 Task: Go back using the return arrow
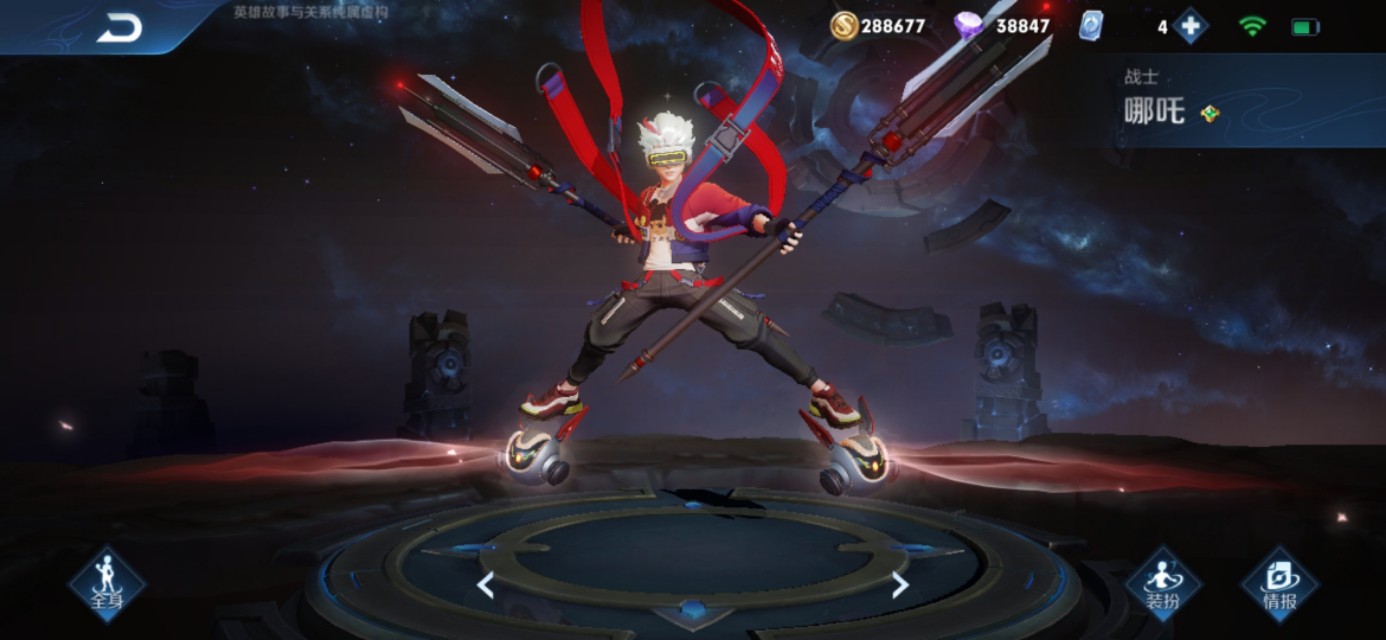(x=119, y=29)
